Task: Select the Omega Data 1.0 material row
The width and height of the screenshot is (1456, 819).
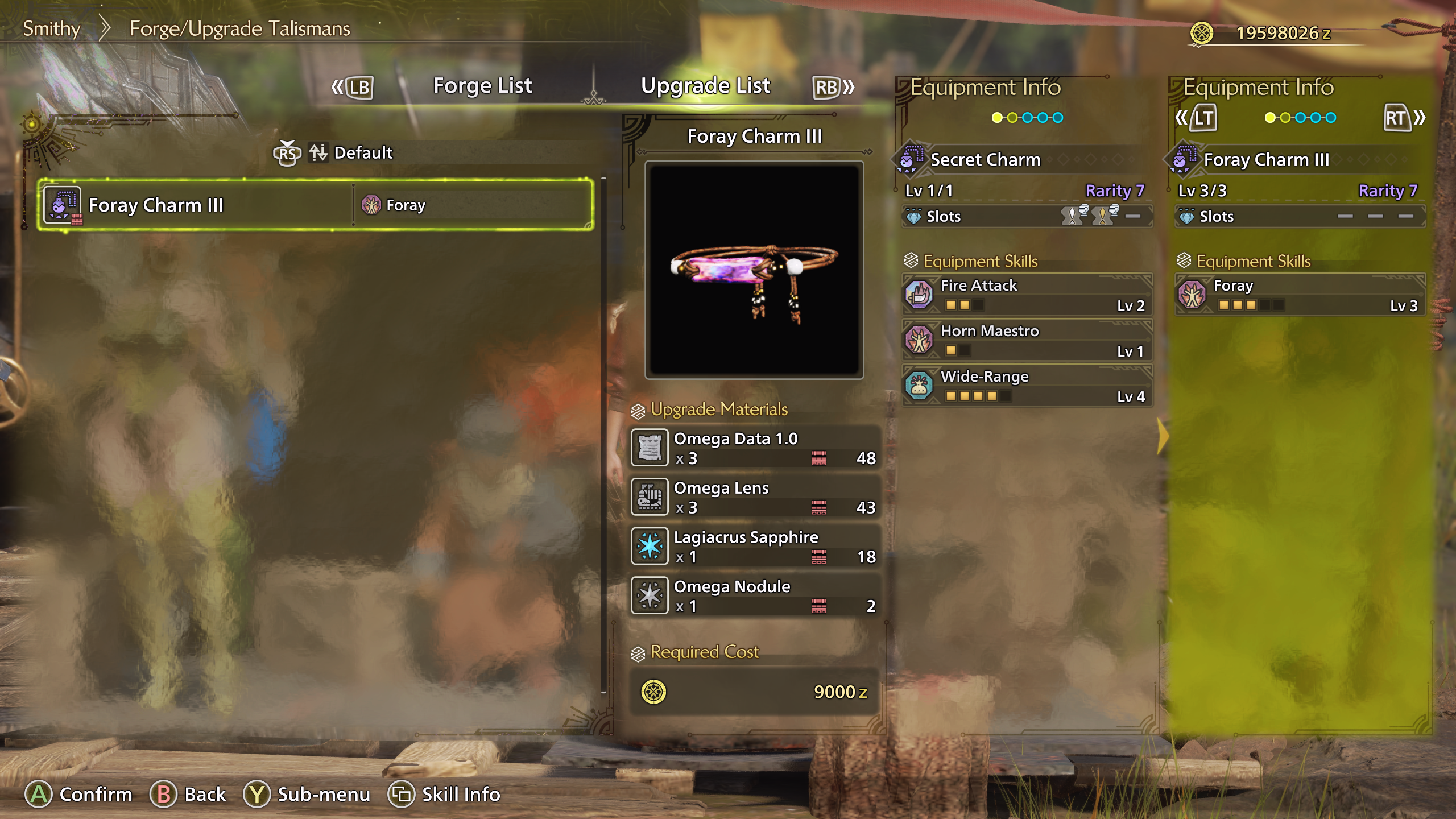Action: coord(755,448)
